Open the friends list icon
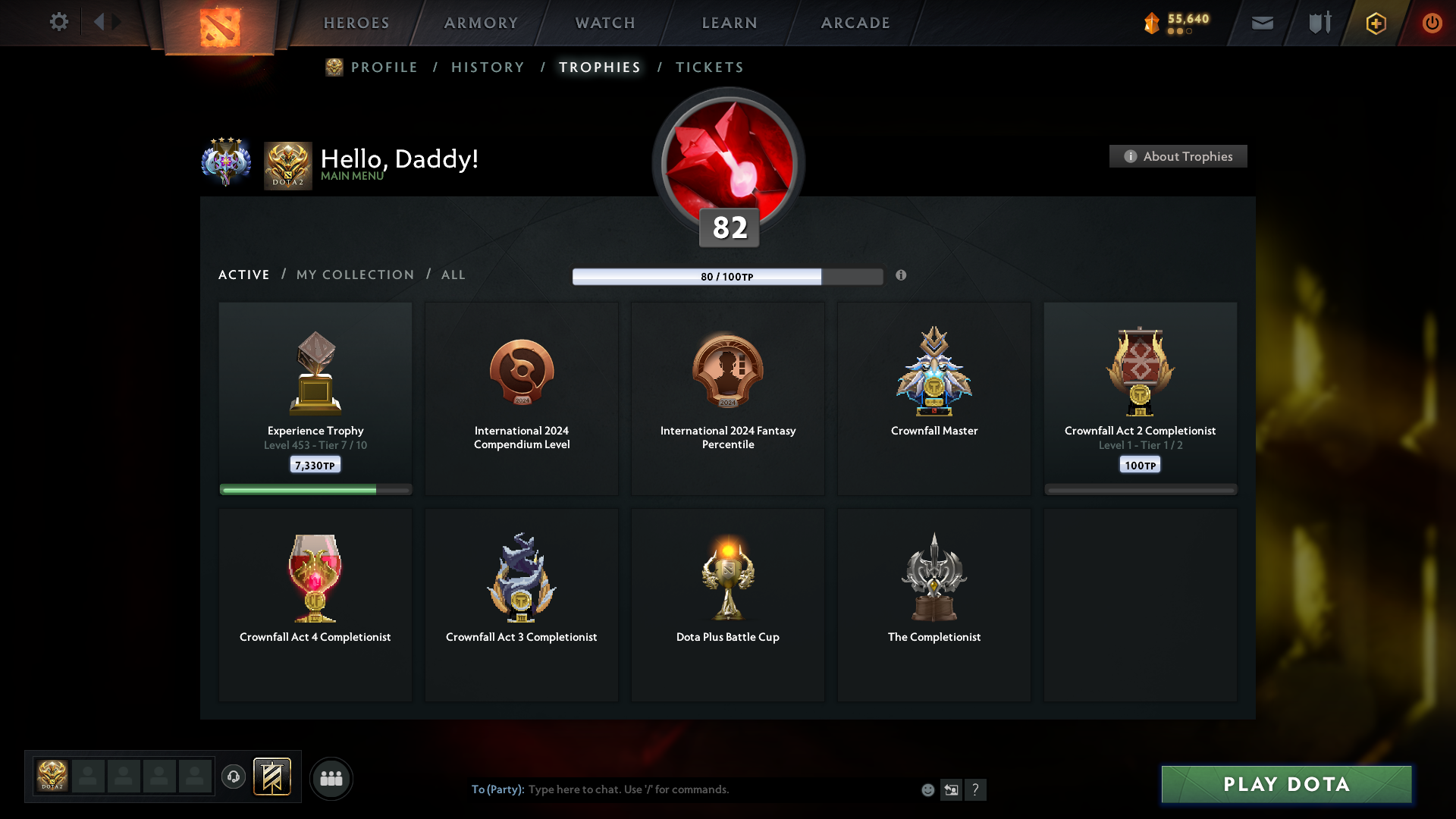The width and height of the screenshot is (1456, 819). (x=331, y=778)
